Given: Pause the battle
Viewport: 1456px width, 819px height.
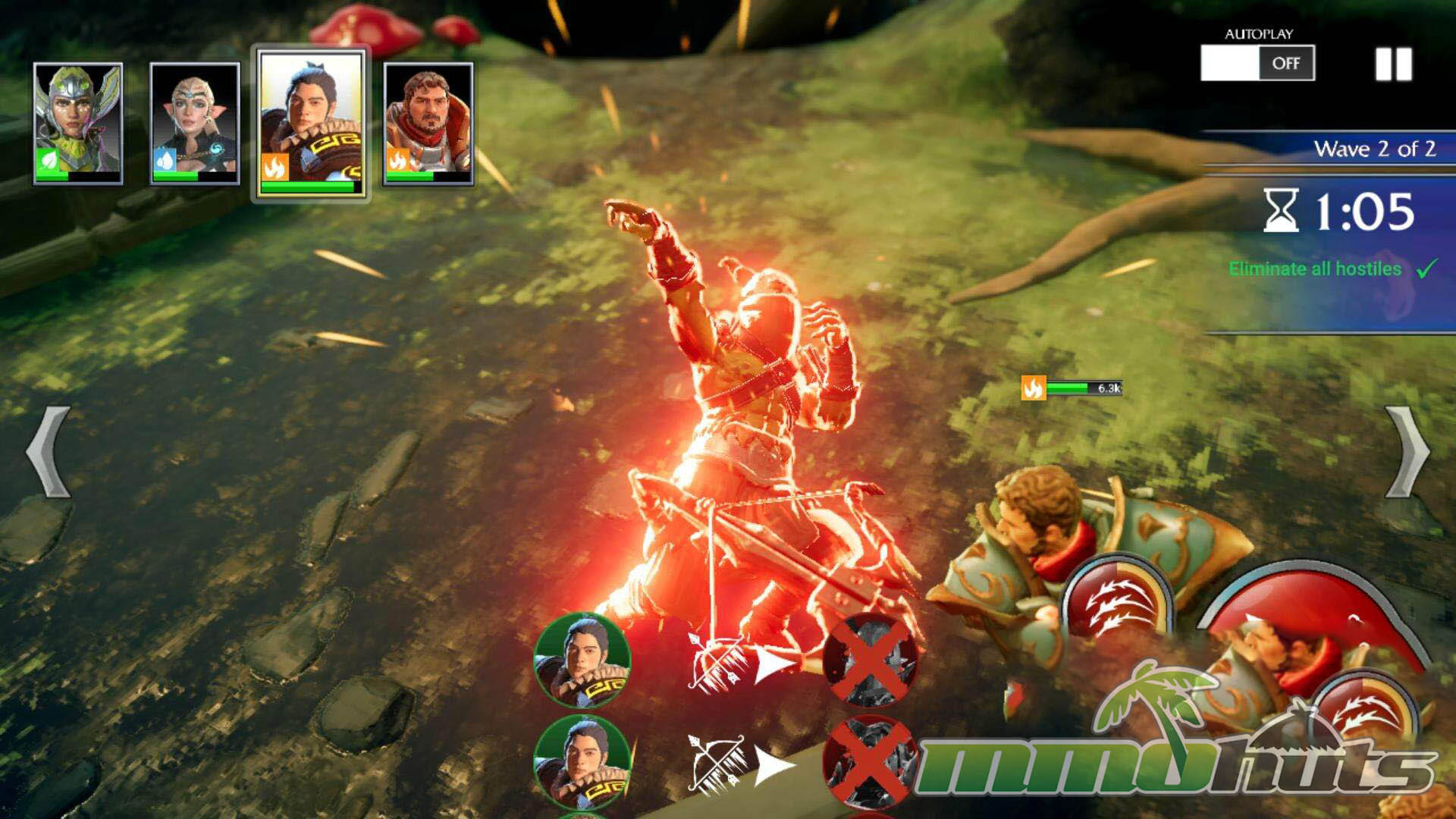Looking at the screenshot, I should click(1394, 64).
